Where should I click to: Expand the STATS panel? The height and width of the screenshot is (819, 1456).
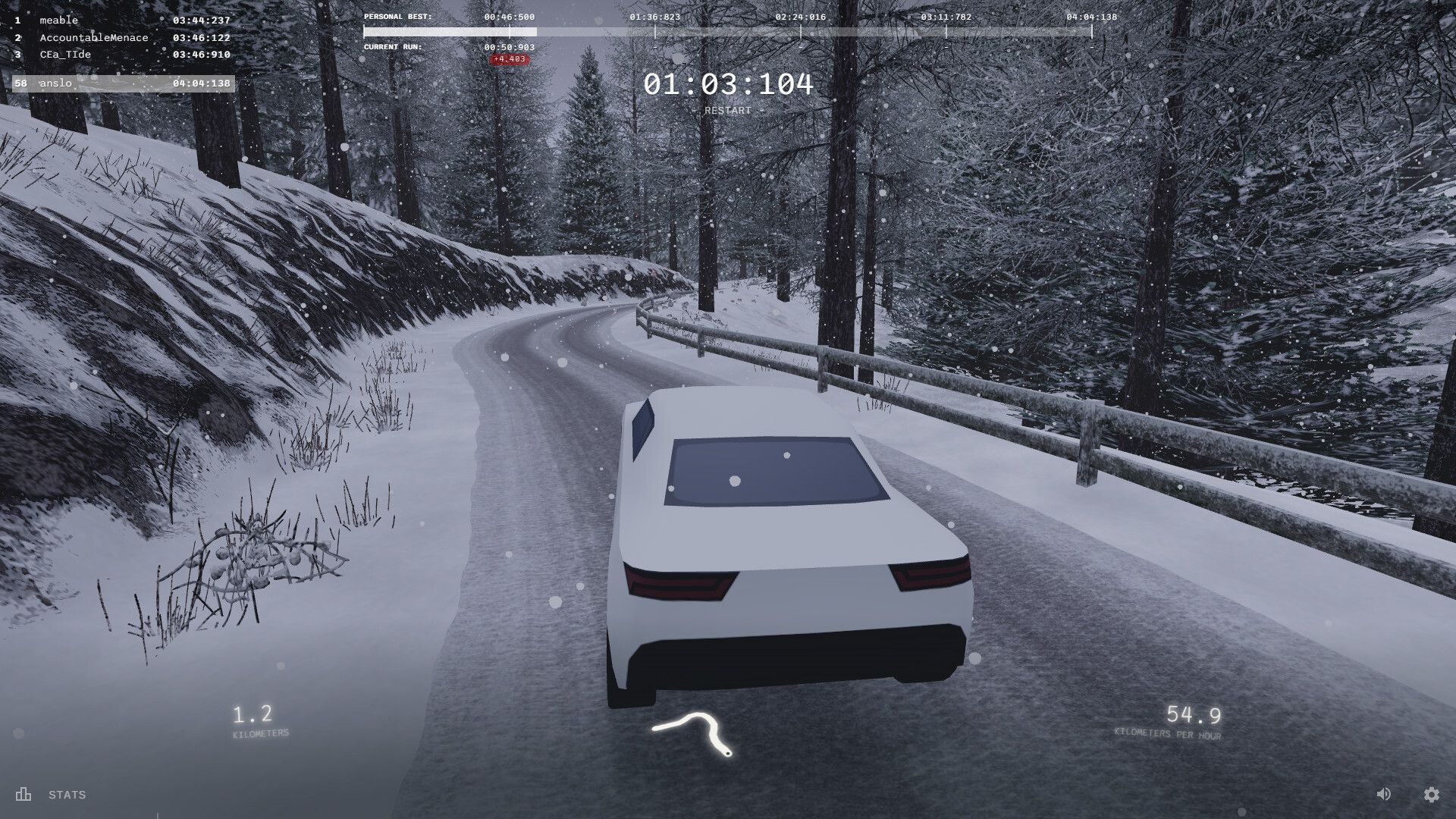click(x=67, y=795)
